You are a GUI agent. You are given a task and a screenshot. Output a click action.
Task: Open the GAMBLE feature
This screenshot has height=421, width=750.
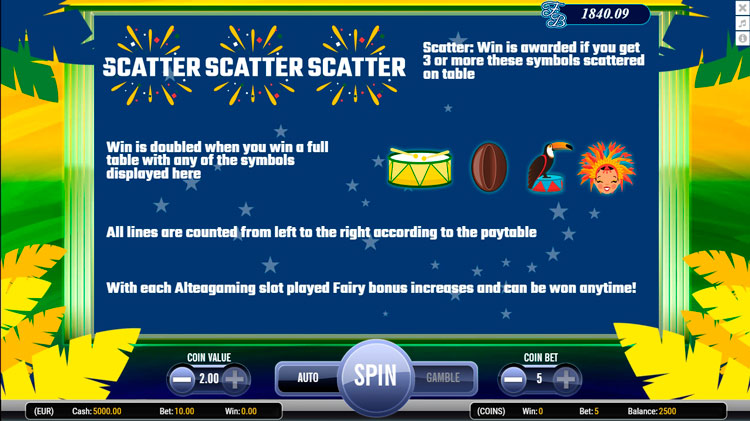point(443,378)
